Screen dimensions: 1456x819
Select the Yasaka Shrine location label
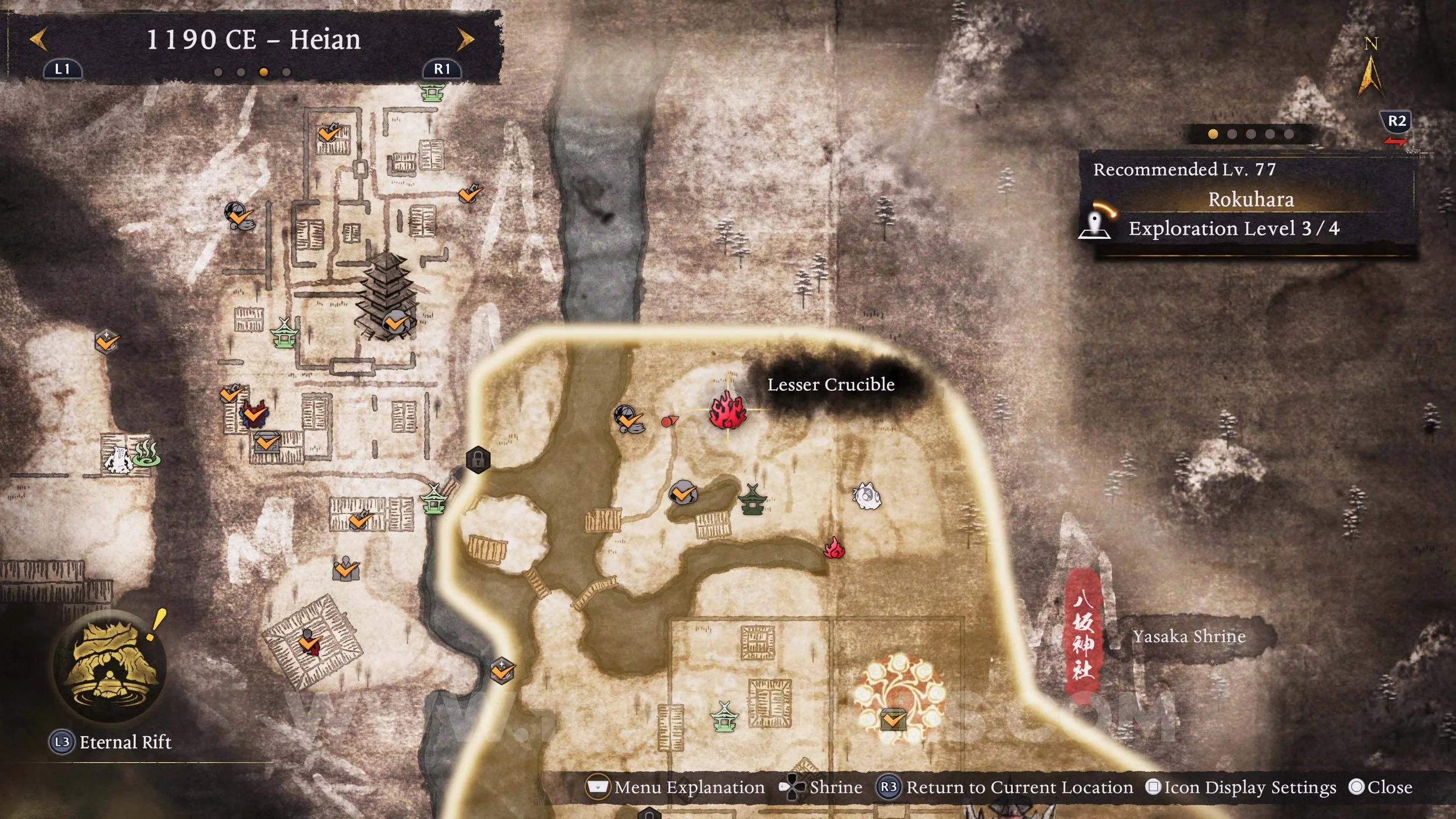point(1189,636)
